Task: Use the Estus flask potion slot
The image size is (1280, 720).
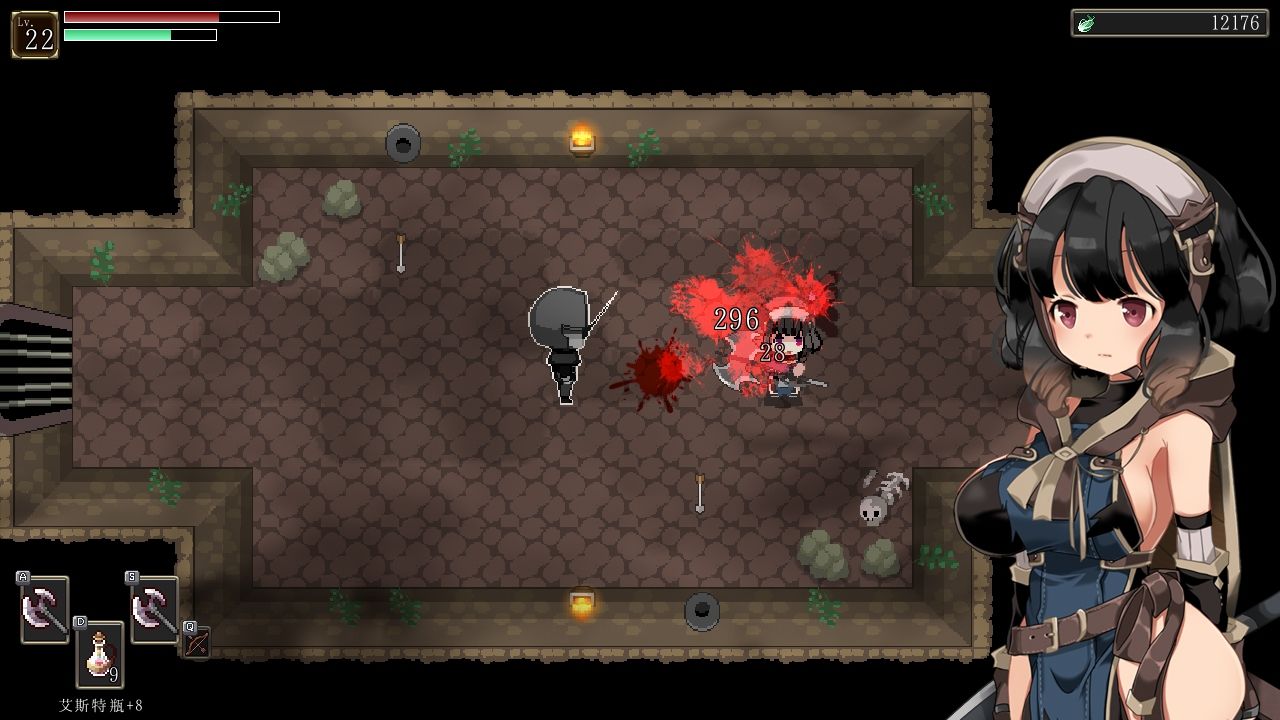Action: pos(100,655)
